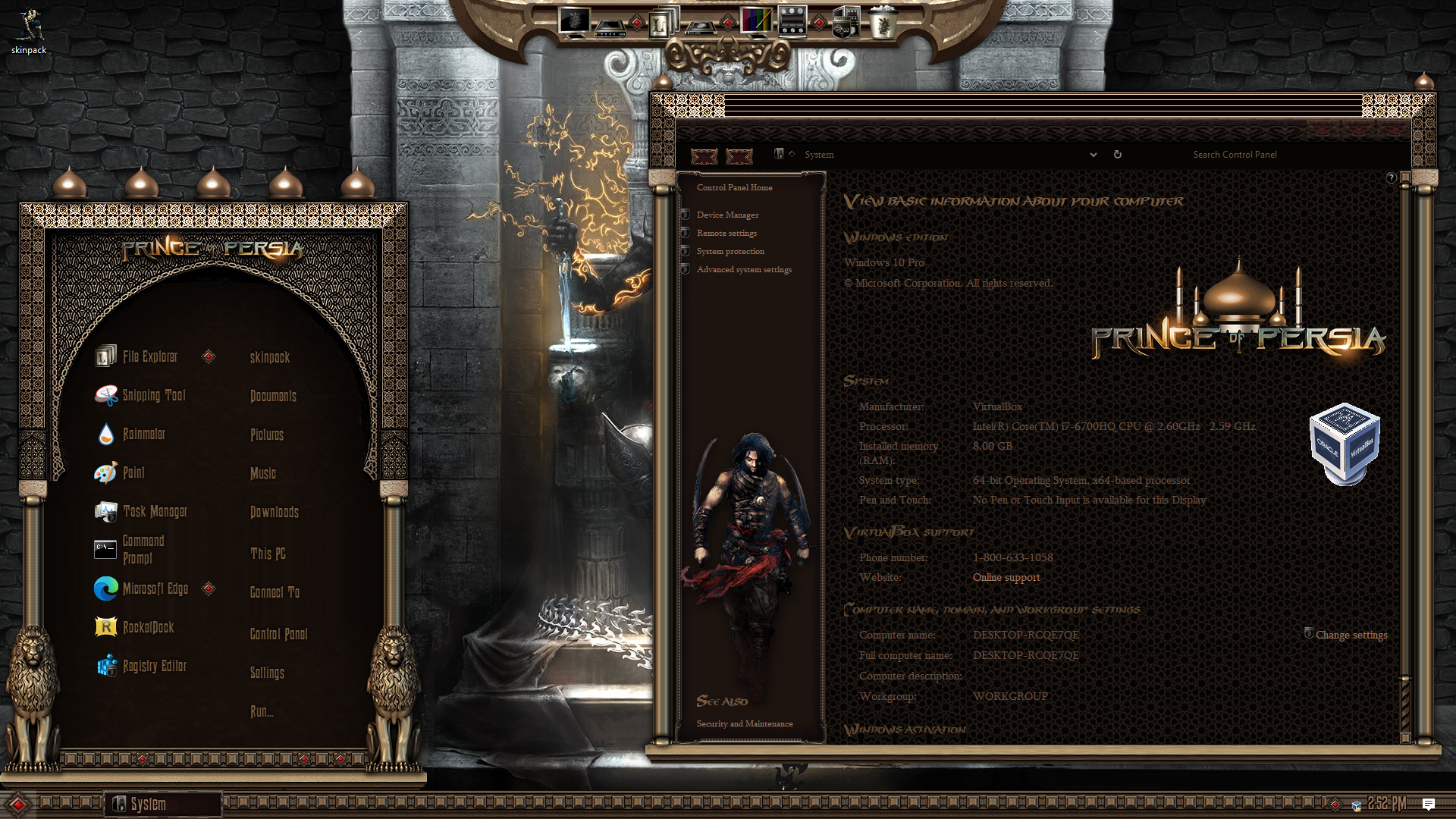Click the System taskbar button
The height and width of the screenshot is (819, 1456).
[162, 804]
